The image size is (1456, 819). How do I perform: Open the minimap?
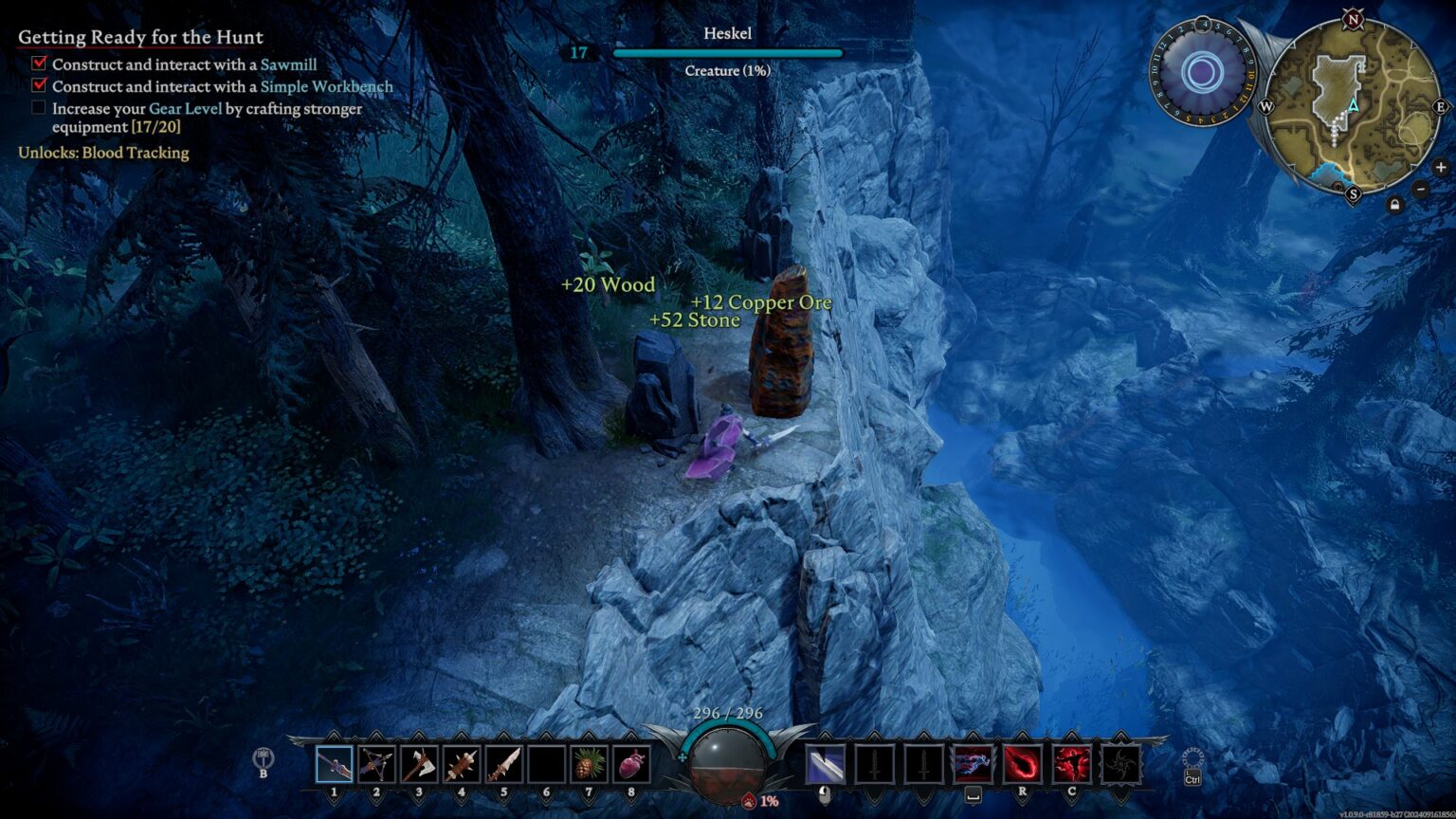[x=1353, y=106]
